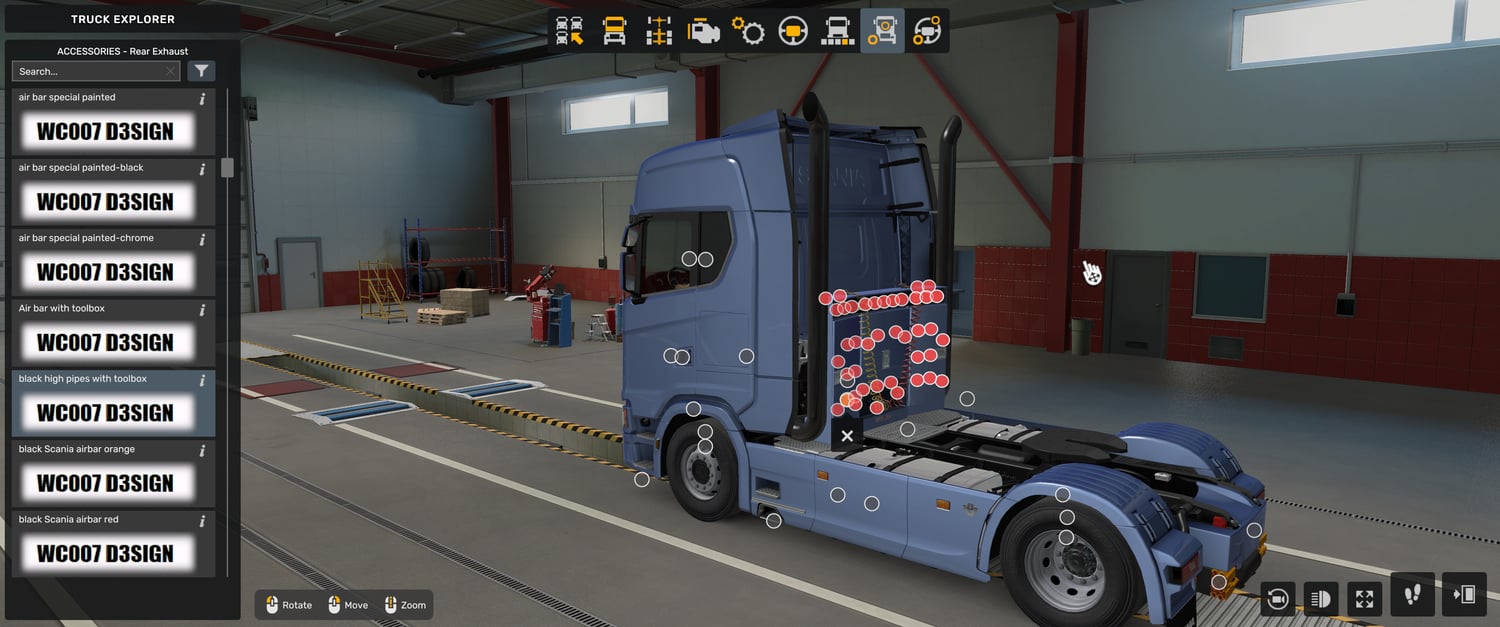This screenshot has width=1500, height=627.
Task: Select 'black Scania airbar orange' accessory
Action: point(105,483)
